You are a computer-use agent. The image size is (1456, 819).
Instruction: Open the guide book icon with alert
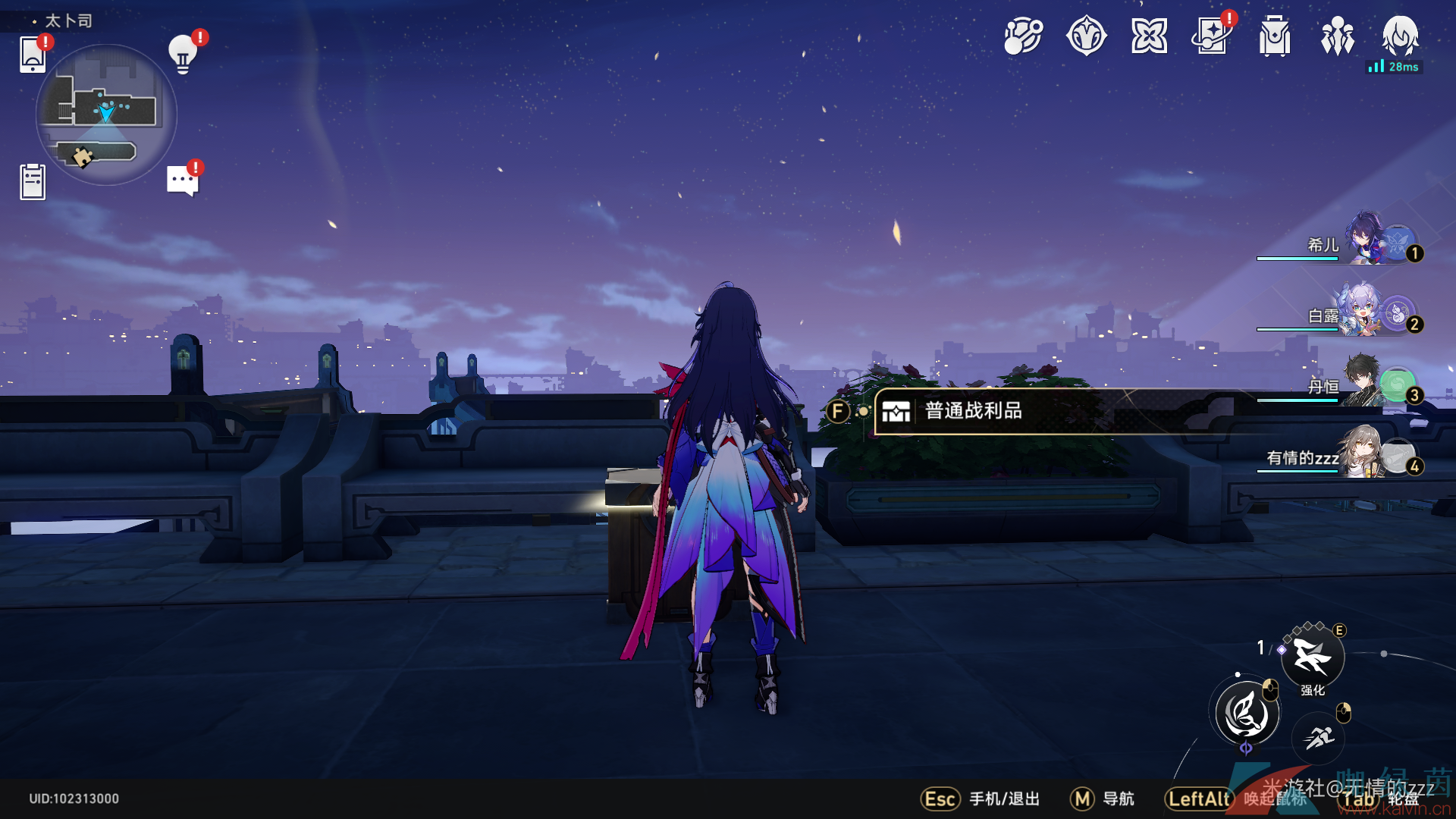1212,36
